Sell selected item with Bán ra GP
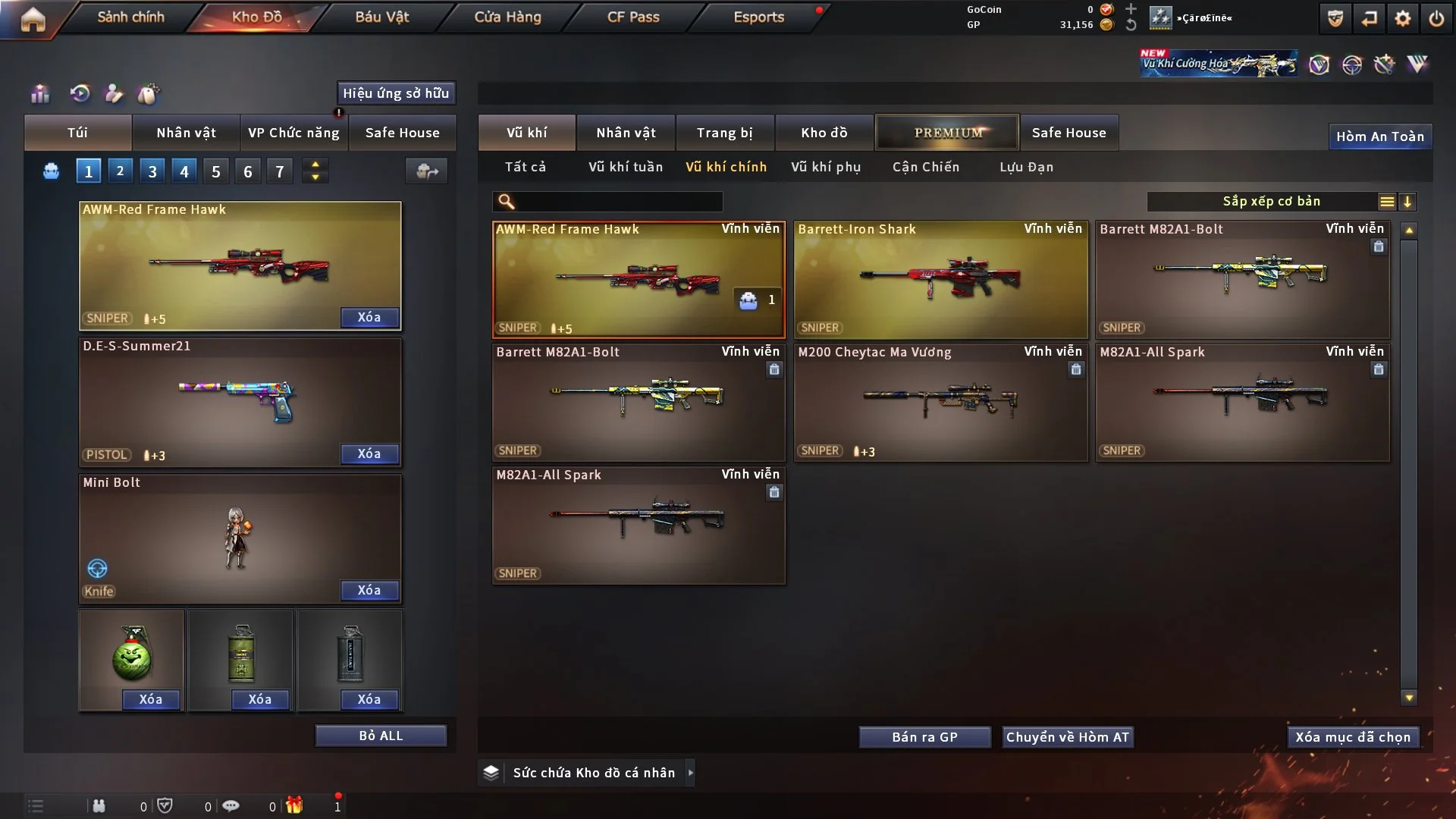 coord(924,737)
